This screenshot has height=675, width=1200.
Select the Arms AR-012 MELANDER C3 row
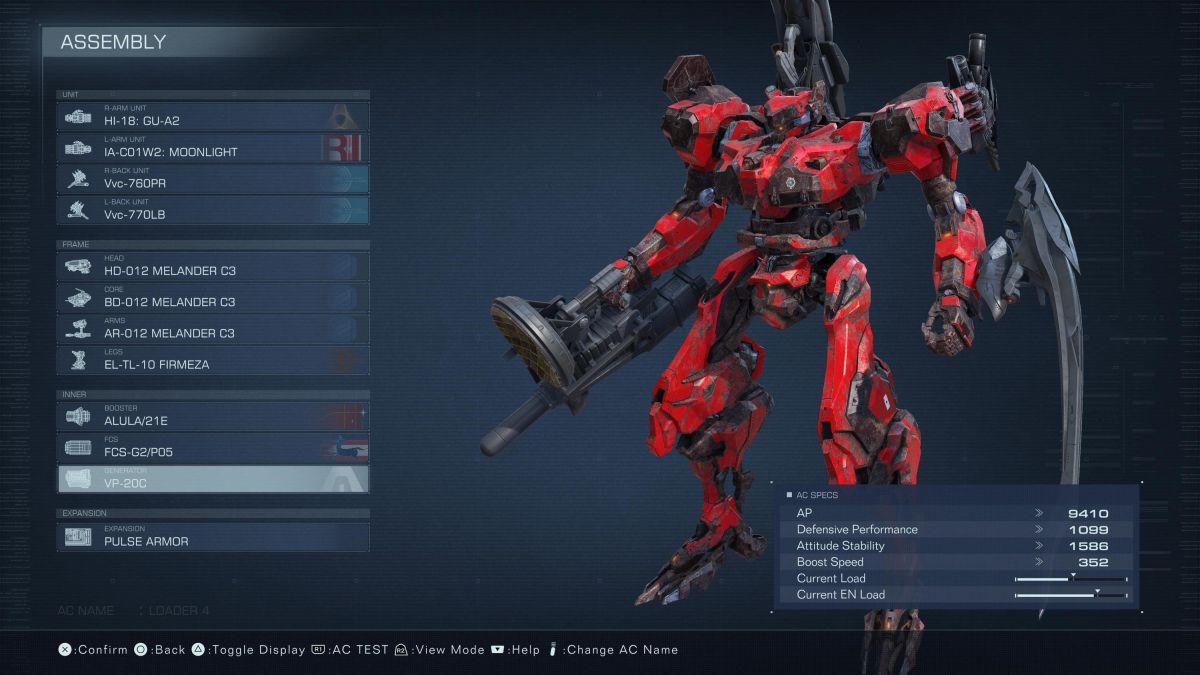coord(213,329)
